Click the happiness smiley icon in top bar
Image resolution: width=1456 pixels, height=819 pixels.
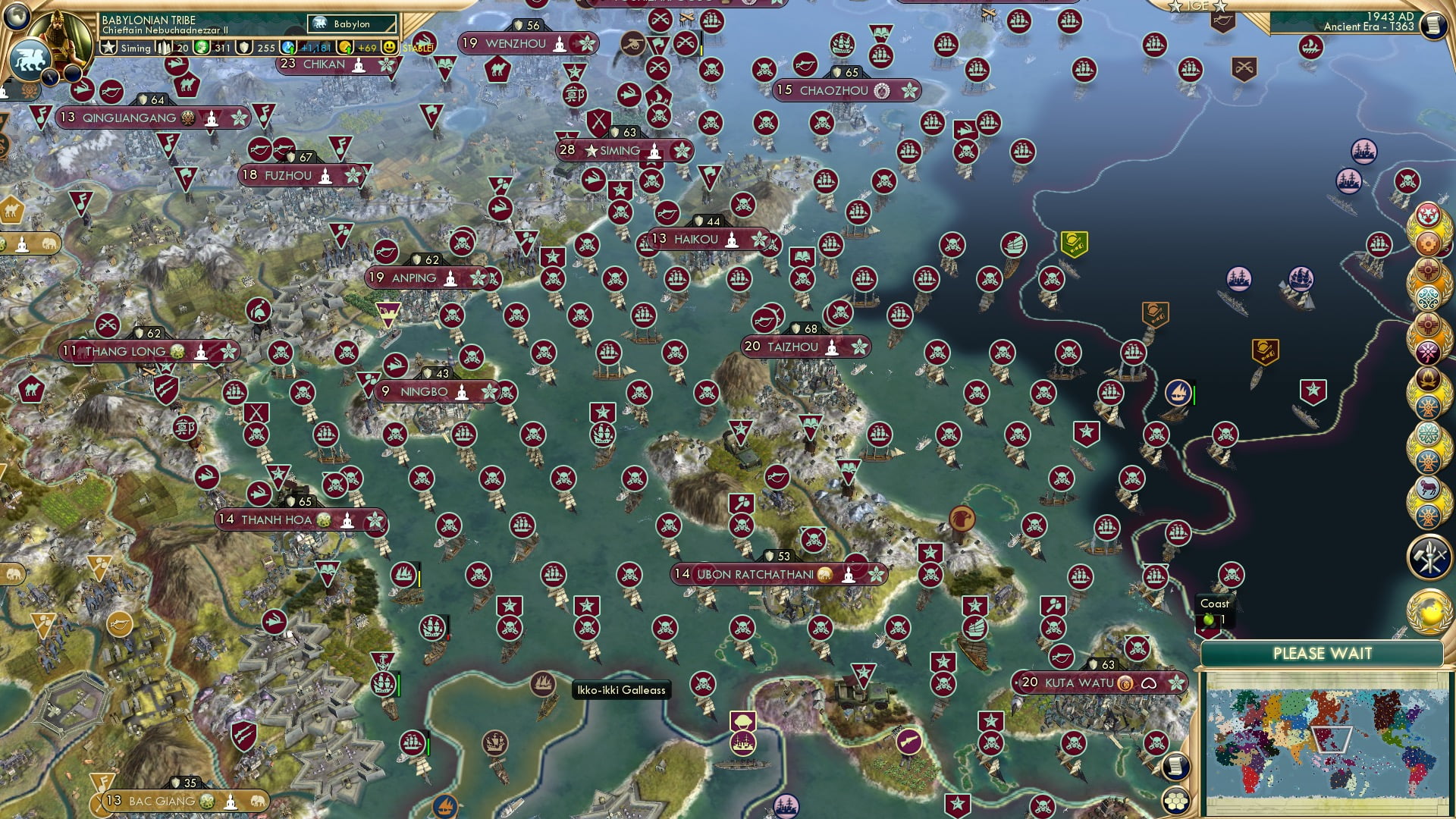point(390,47)
